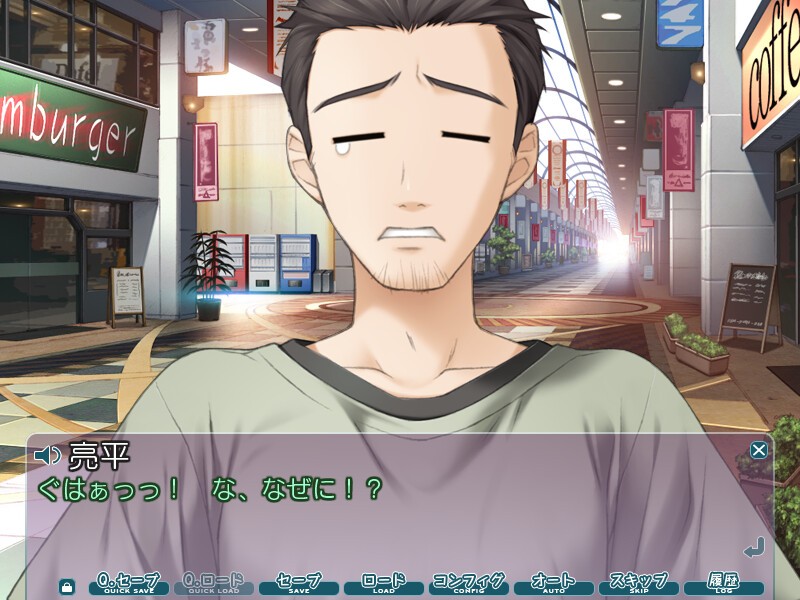Open the dialogue Log history
800x600 pixels.
[723, 584]
